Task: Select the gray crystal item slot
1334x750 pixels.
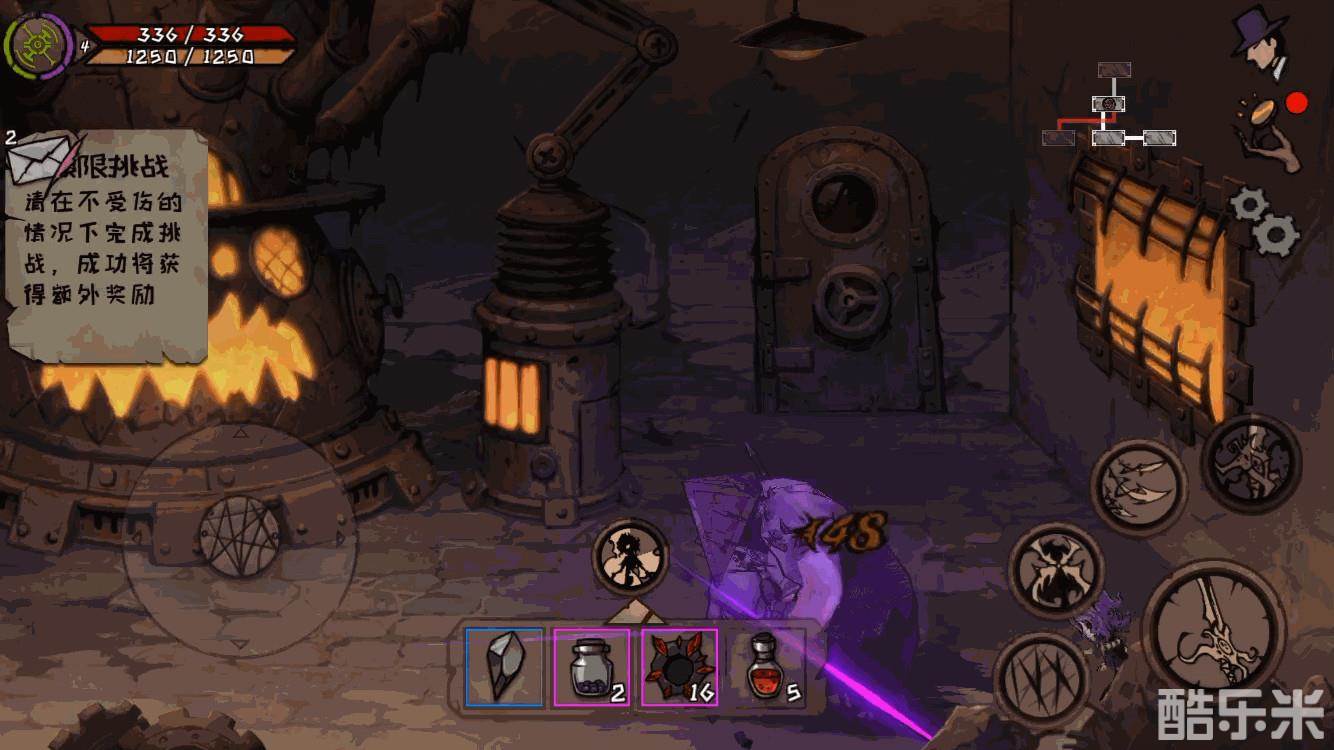Action: point(505,667)
